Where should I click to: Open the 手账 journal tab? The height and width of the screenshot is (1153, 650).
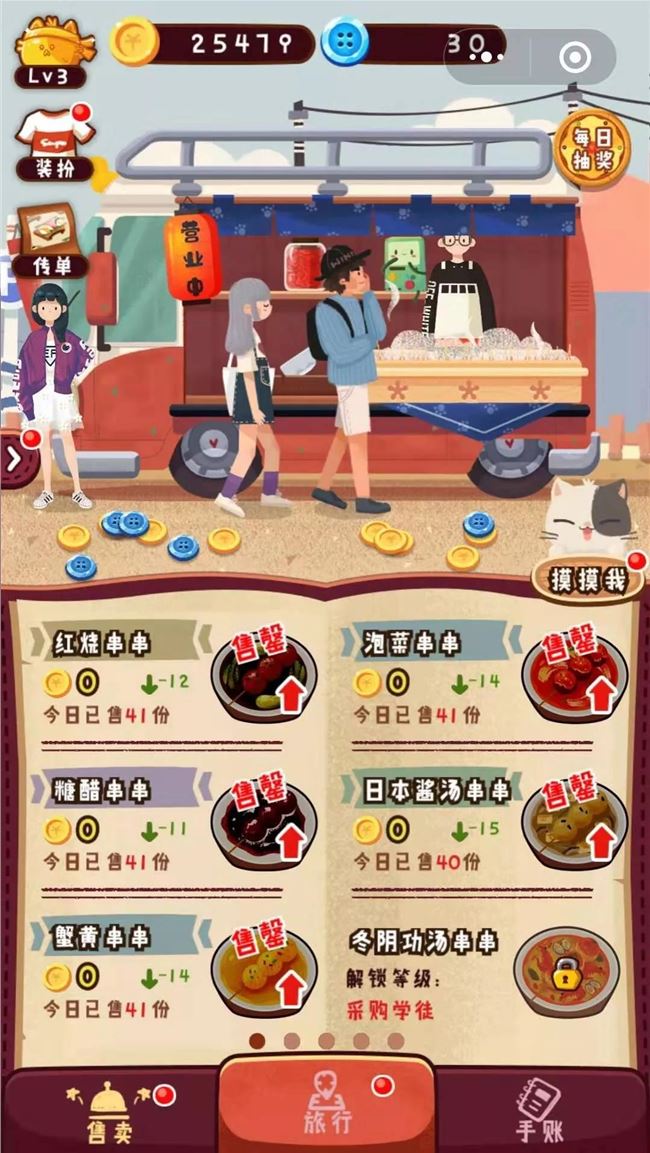coord(541,1110)
